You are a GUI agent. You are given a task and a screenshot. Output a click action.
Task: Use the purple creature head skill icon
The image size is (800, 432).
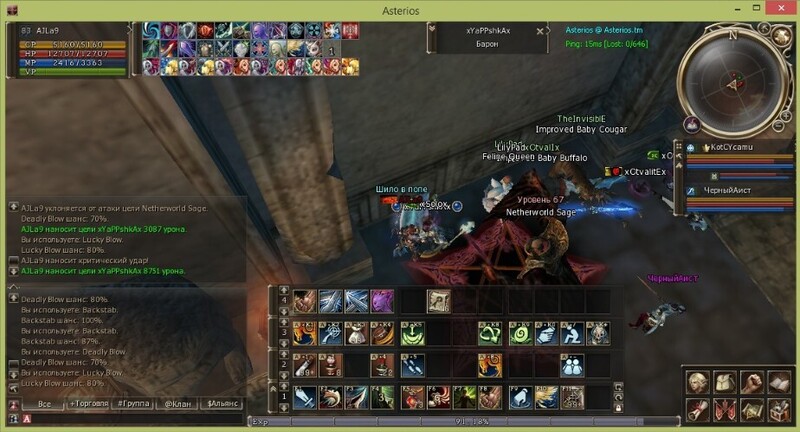tap(382, 301)
